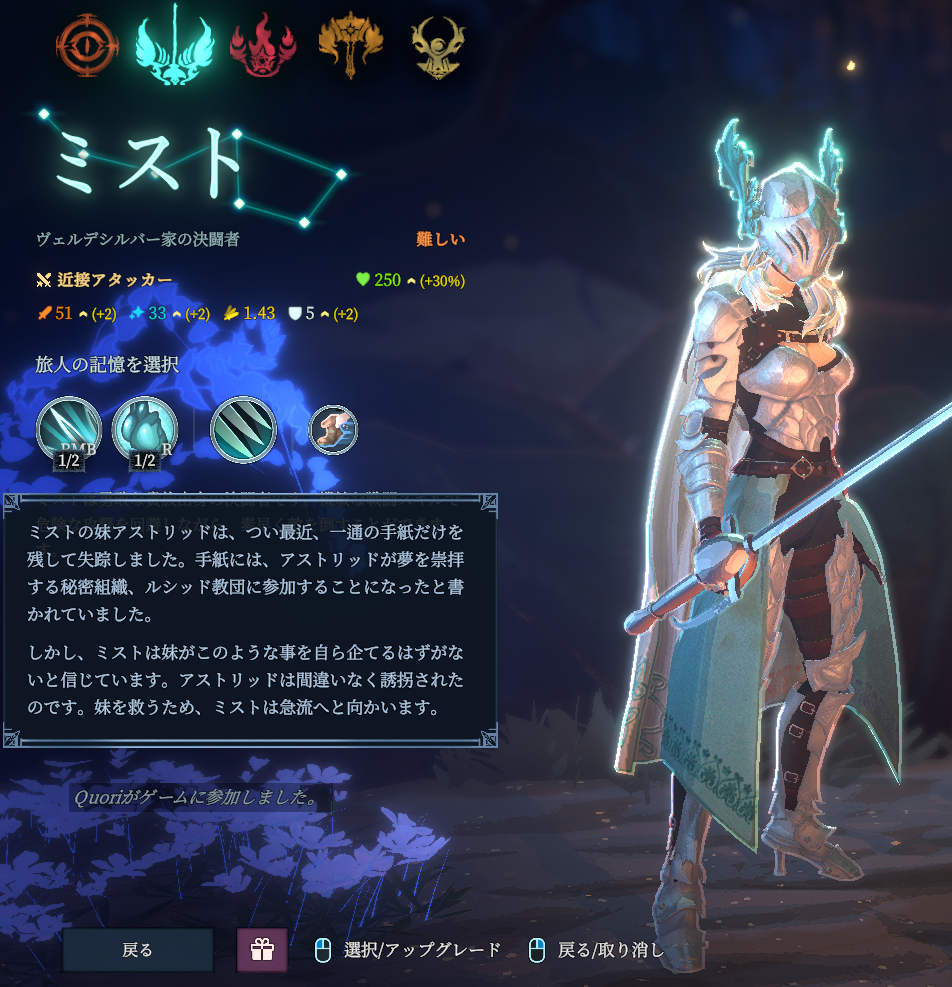Image resolution: width=952 pixels, height=987 pixels.
Task: Pick the golden winged hammer emblem
Action: pos(351,45)
